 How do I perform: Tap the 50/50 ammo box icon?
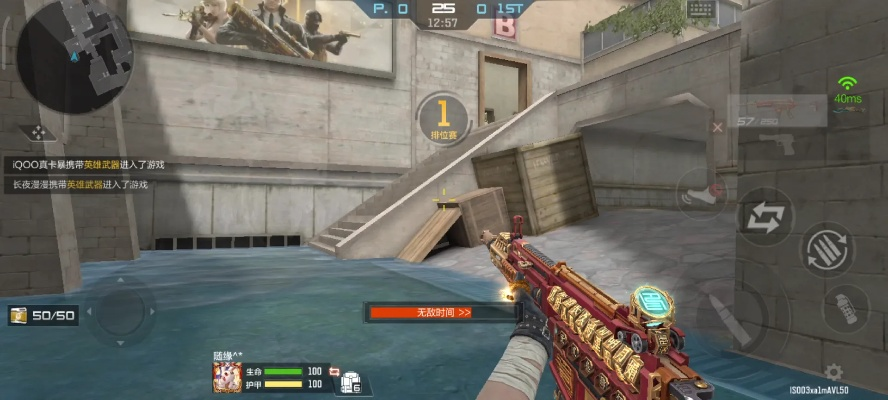point(18,316)
